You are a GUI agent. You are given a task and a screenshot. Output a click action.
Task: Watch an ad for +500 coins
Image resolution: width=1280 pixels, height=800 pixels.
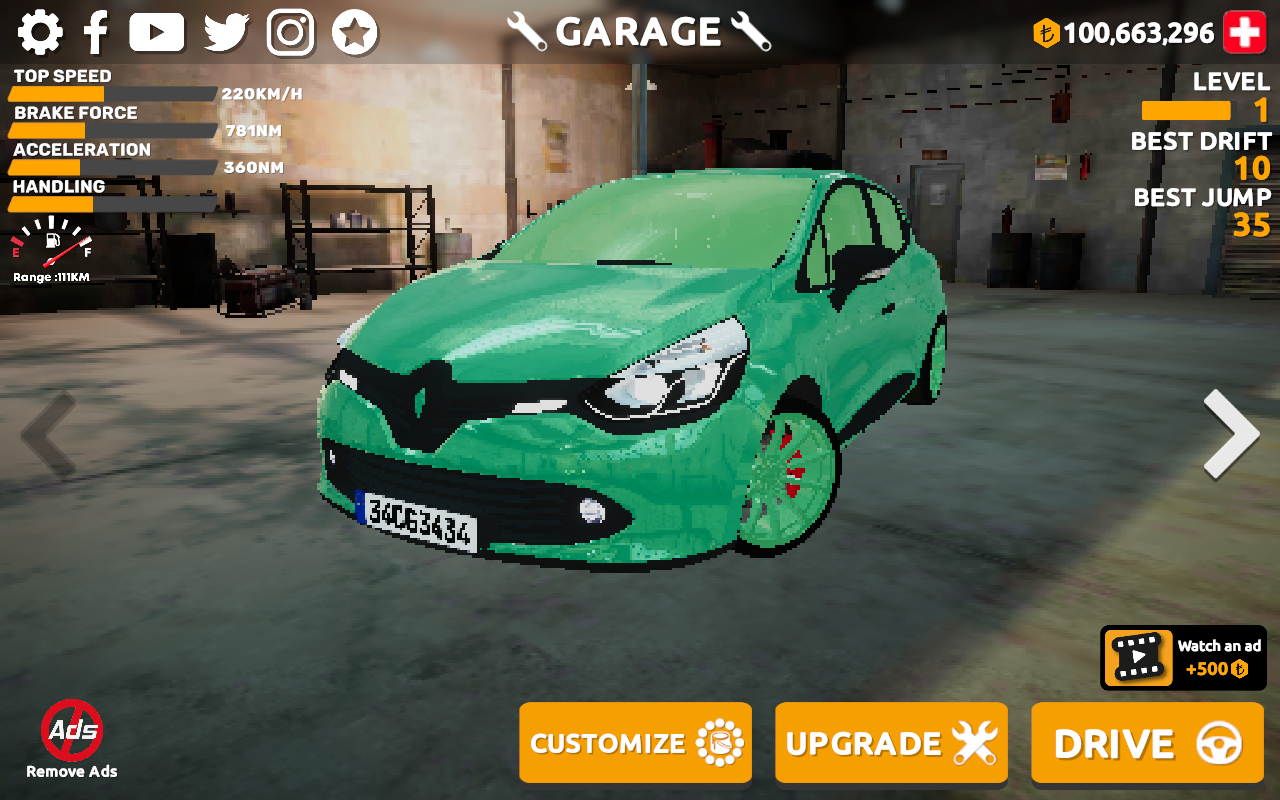pos(1183,658)
